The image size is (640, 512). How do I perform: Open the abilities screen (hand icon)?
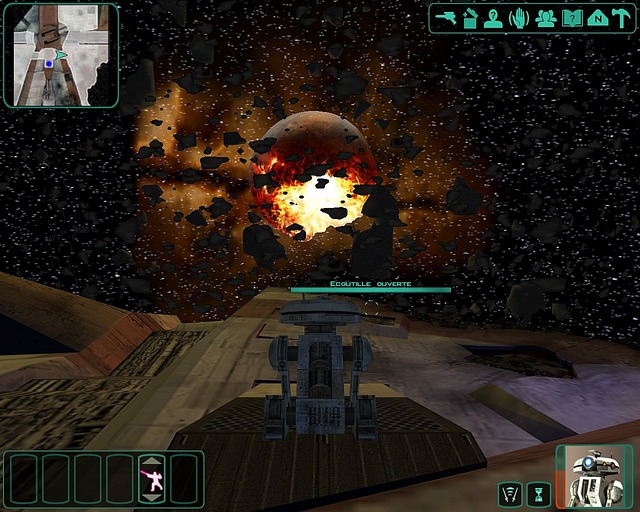[519, 18]
